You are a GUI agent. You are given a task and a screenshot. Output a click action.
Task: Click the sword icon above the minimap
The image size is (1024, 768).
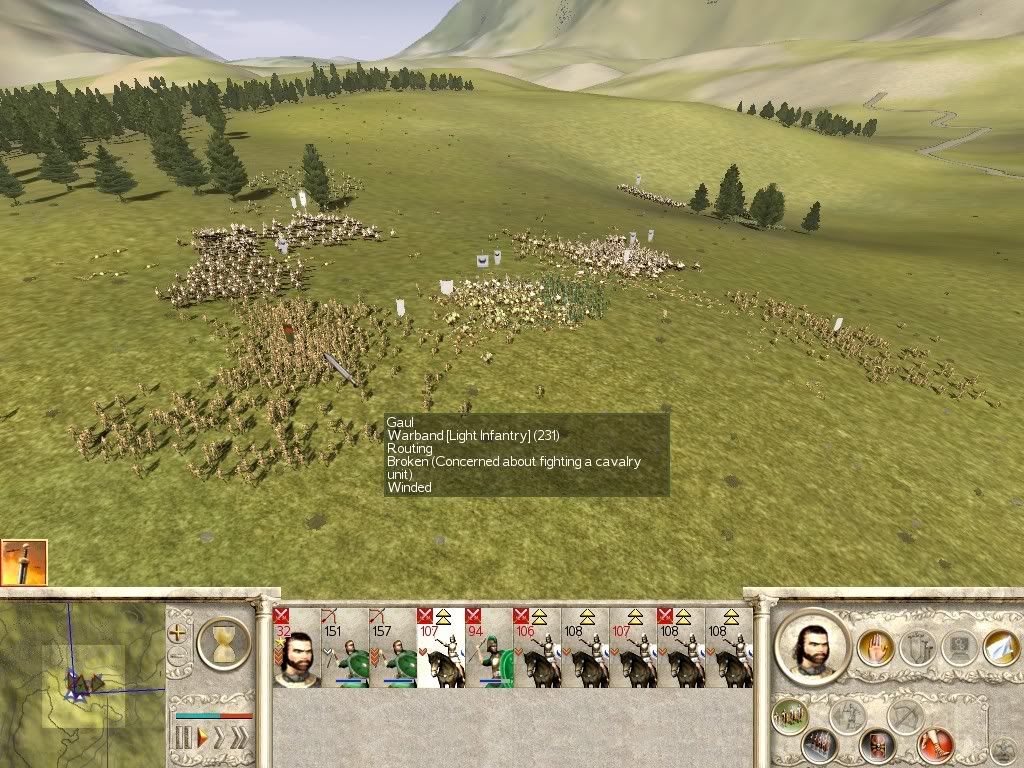23,561
